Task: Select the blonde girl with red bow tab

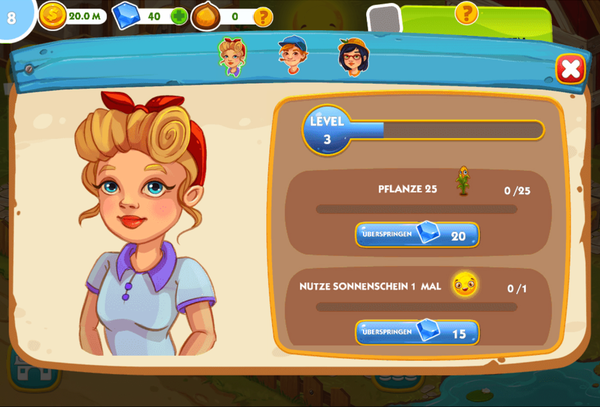Action: coord(232,56)
